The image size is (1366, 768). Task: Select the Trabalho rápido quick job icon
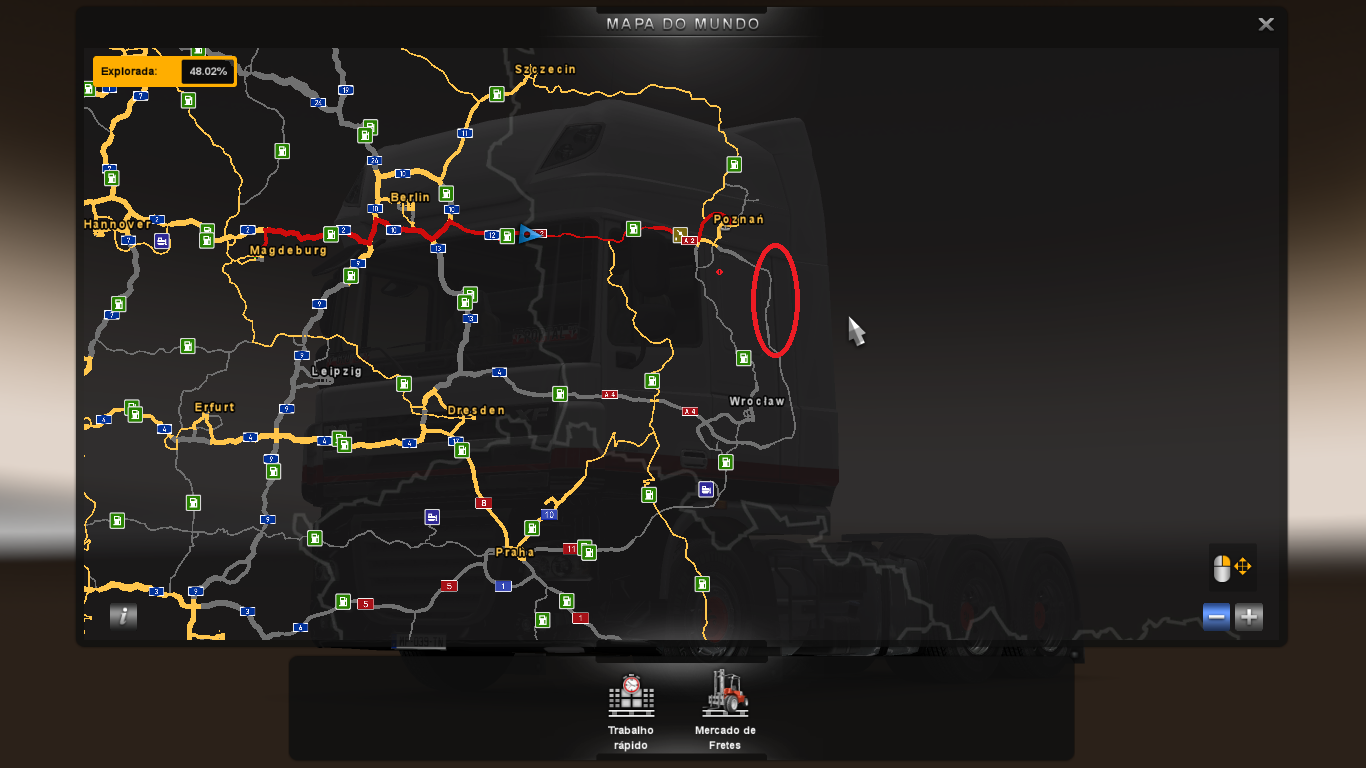(x=629, y=695)
